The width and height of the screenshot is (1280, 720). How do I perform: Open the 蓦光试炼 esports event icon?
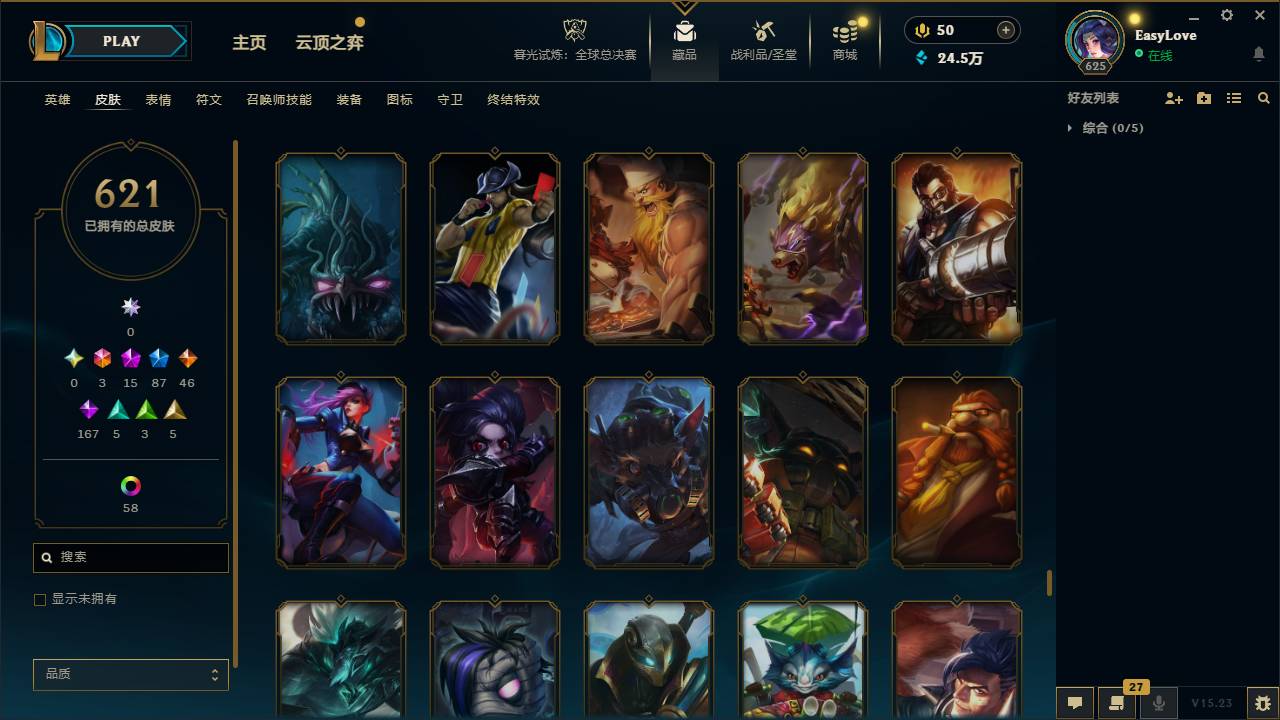coord(573,35)
